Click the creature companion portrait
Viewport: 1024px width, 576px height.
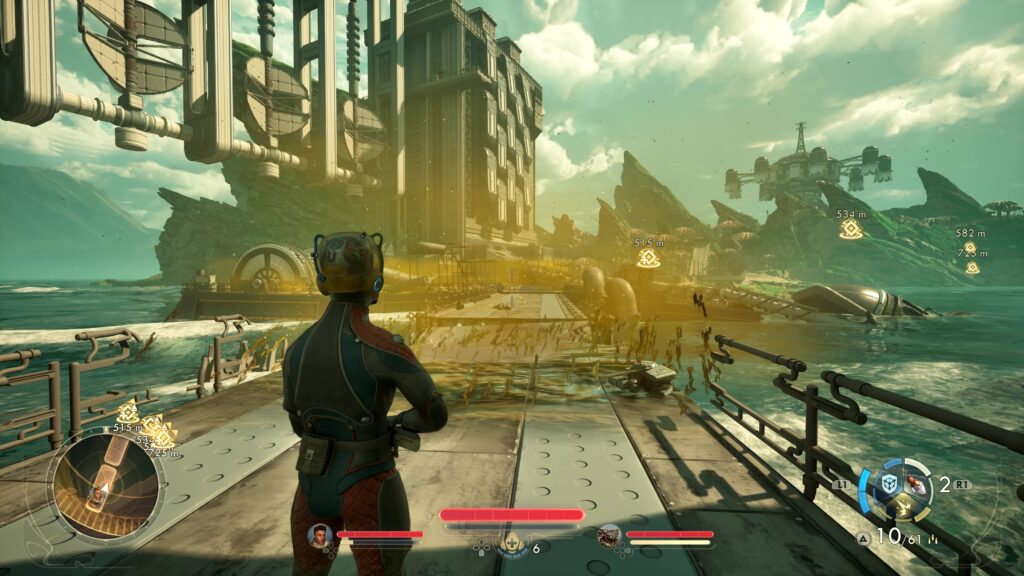pos(609,535)
